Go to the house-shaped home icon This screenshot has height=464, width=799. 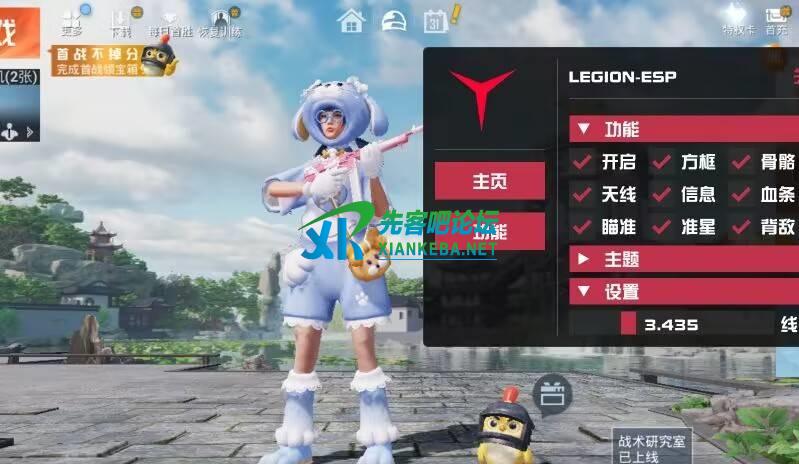(350, 20)
